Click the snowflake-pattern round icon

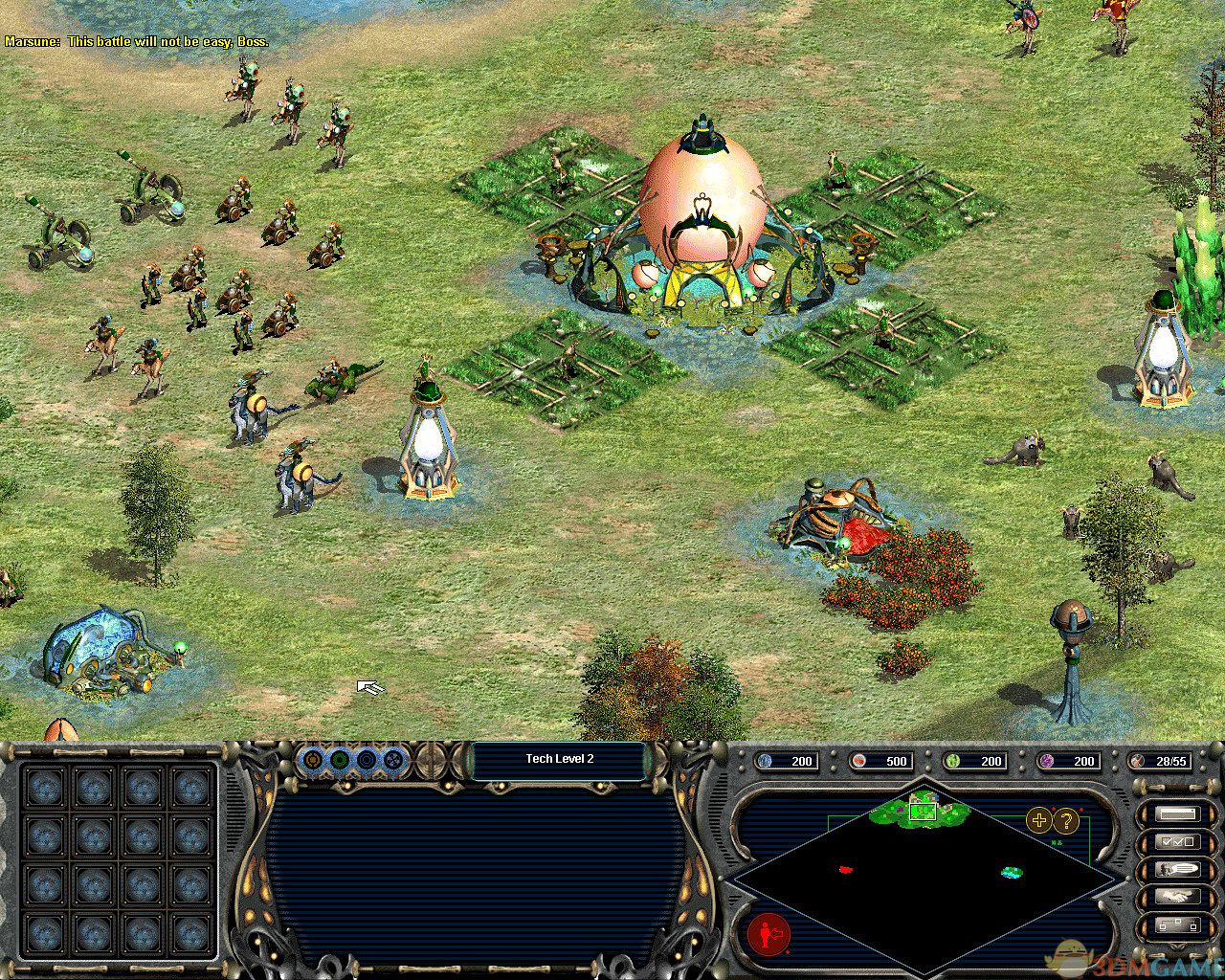pyautogui.click(x=392, y=761)
